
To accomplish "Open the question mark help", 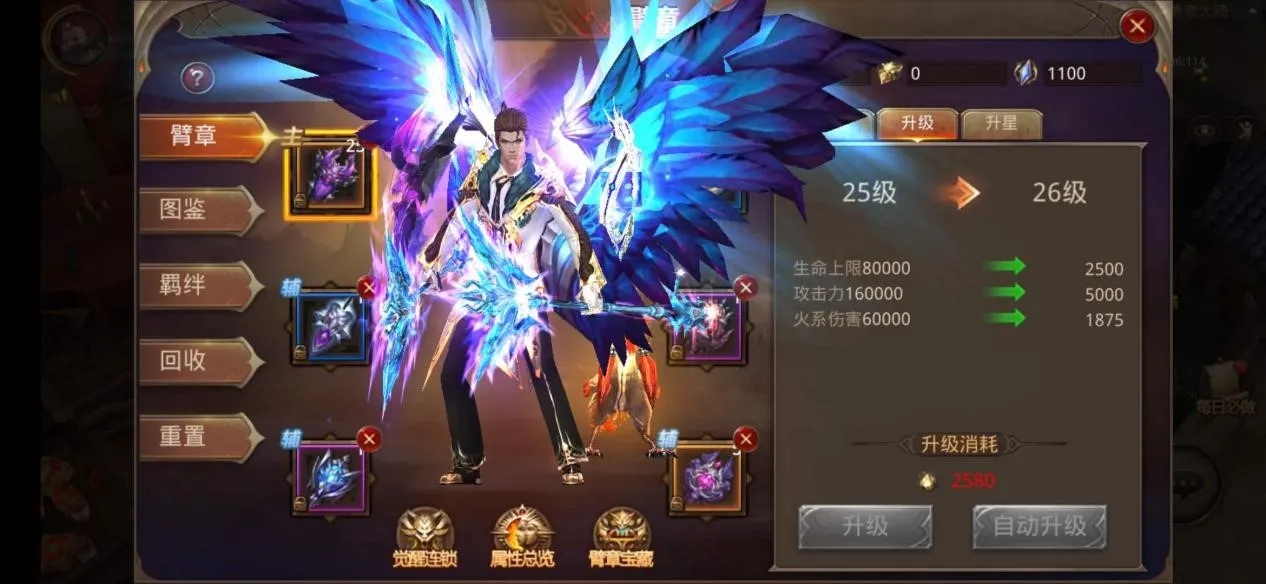I will point(197,78).
